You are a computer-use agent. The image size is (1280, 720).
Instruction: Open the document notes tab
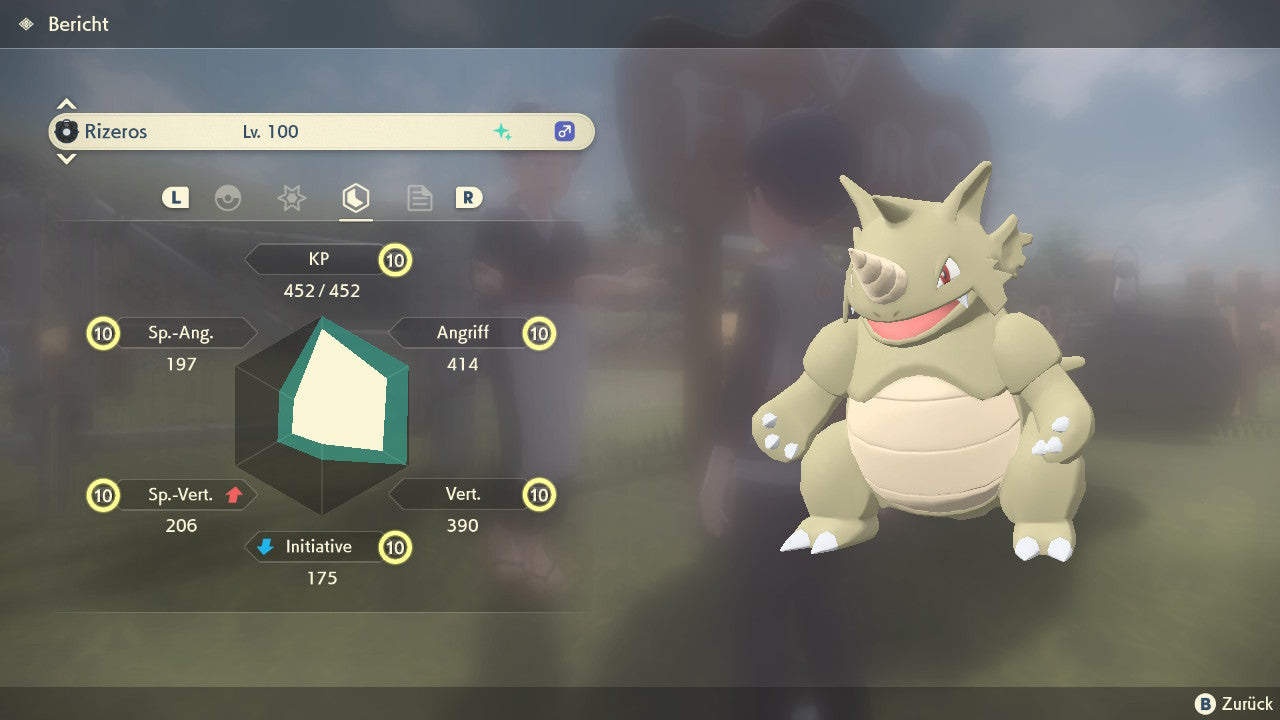pos(419,198)
